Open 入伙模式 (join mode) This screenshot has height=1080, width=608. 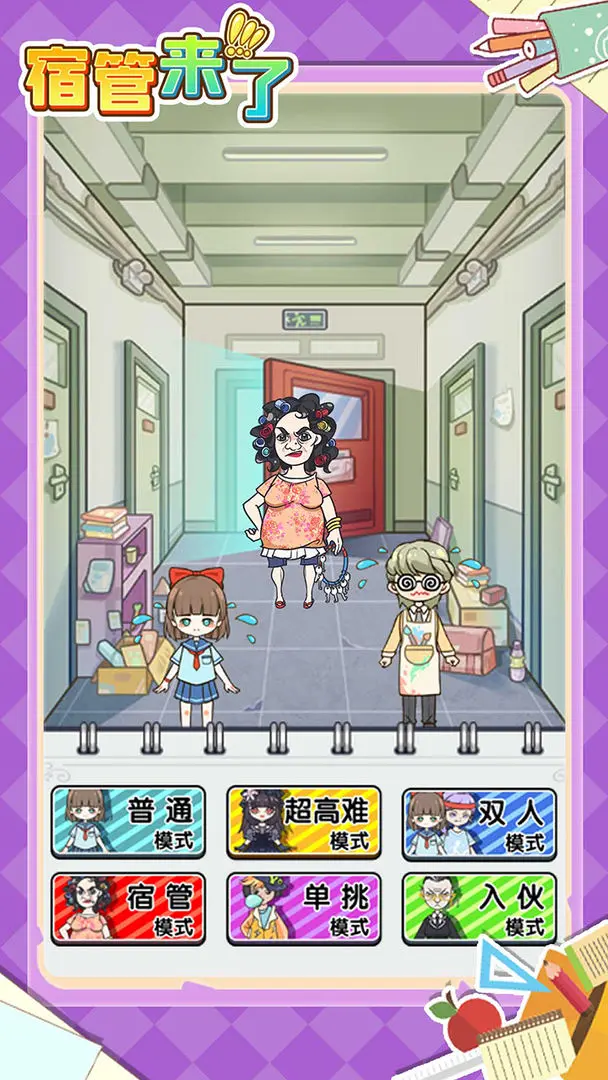pyautogui.click(x=479, y=908)
